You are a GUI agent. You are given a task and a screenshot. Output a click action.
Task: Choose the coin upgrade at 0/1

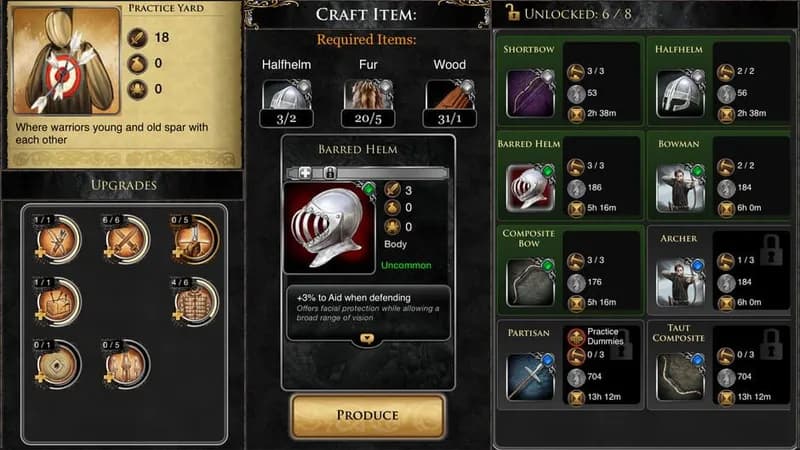[x=58, y=363]
